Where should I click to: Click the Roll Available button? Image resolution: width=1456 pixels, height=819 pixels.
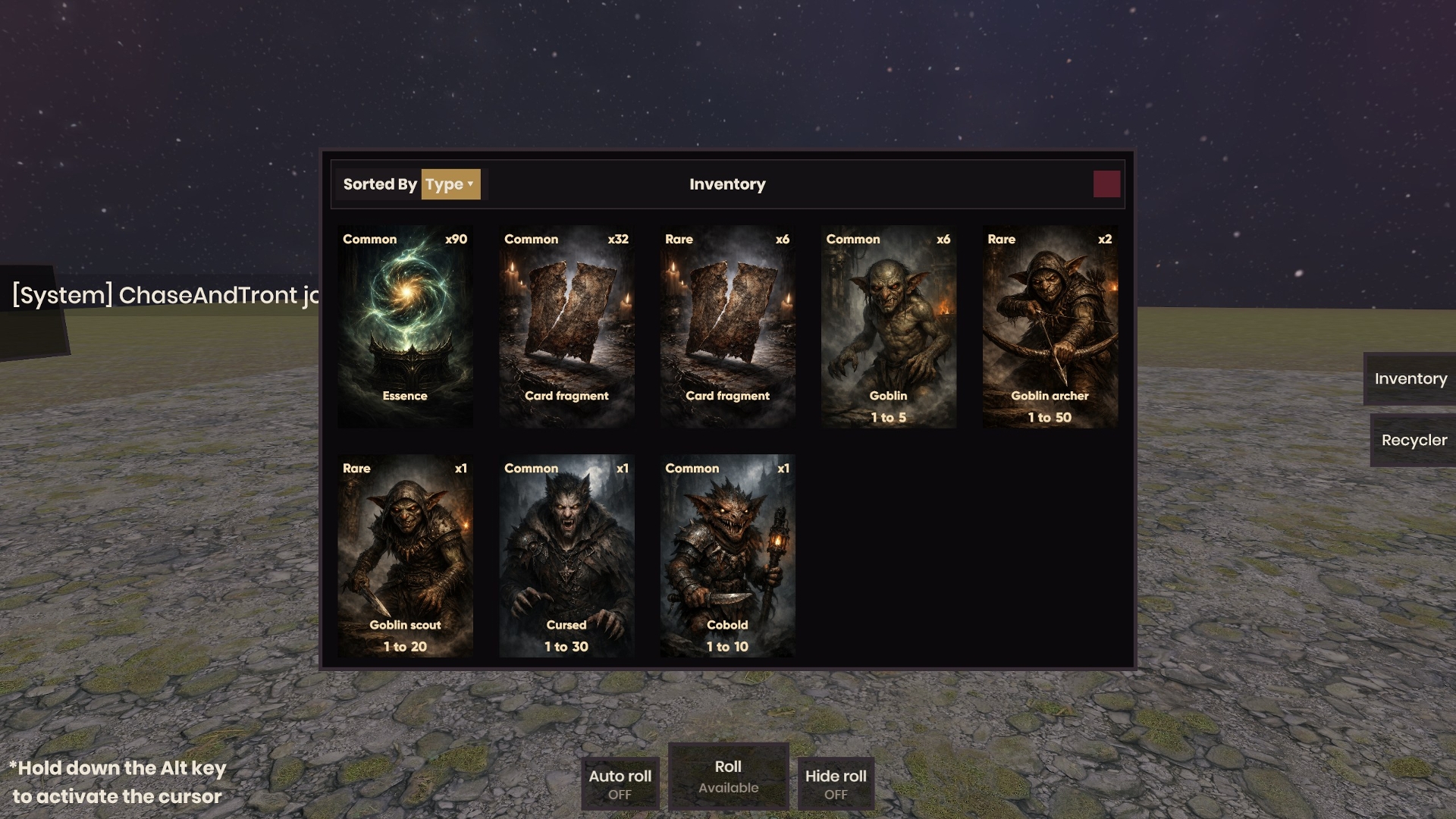[728, 777]
